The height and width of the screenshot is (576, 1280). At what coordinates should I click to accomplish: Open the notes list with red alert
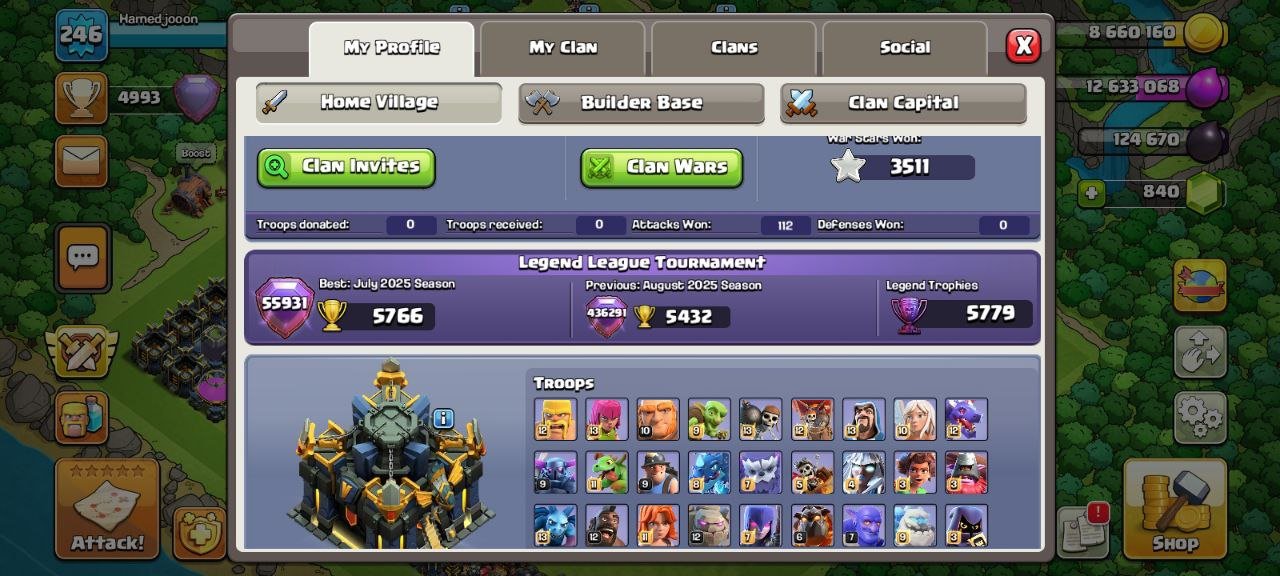1081,530
